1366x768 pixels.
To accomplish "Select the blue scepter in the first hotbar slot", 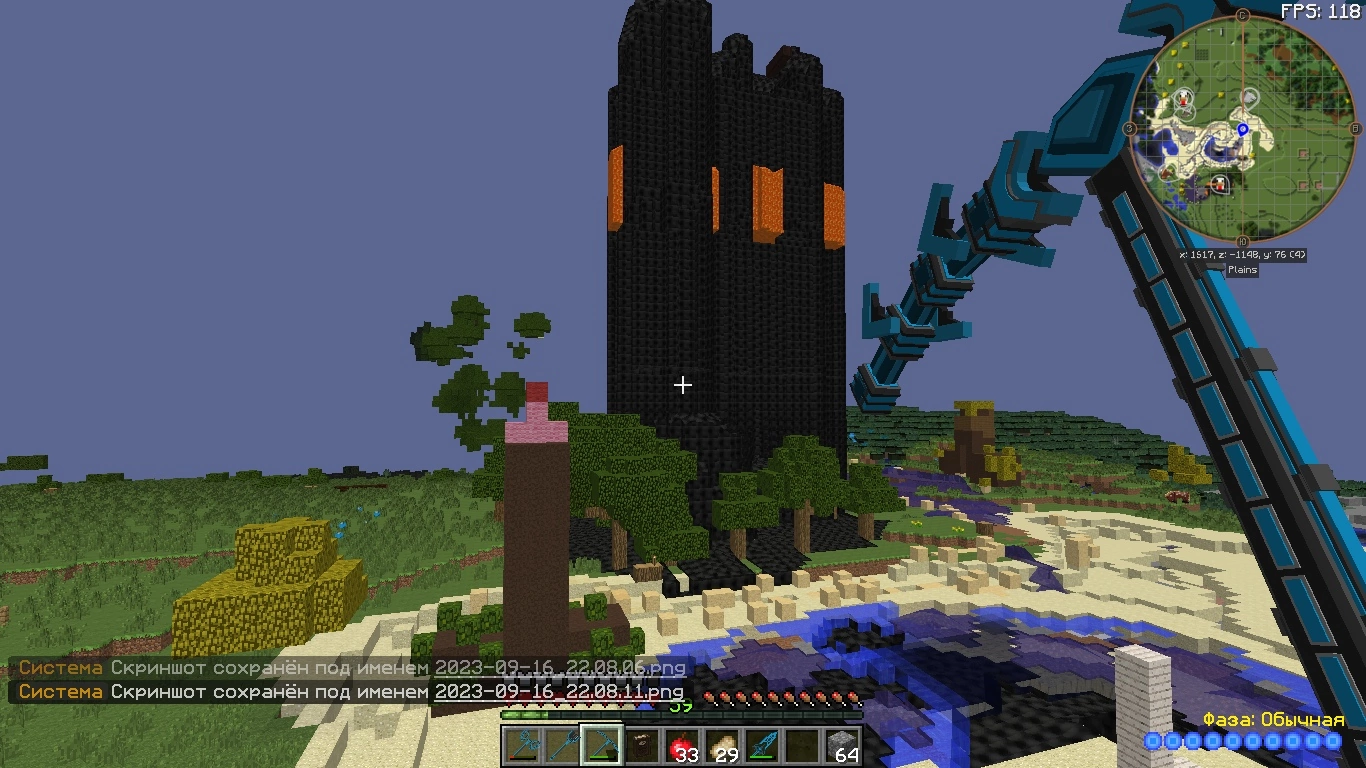I will (521, 745).
